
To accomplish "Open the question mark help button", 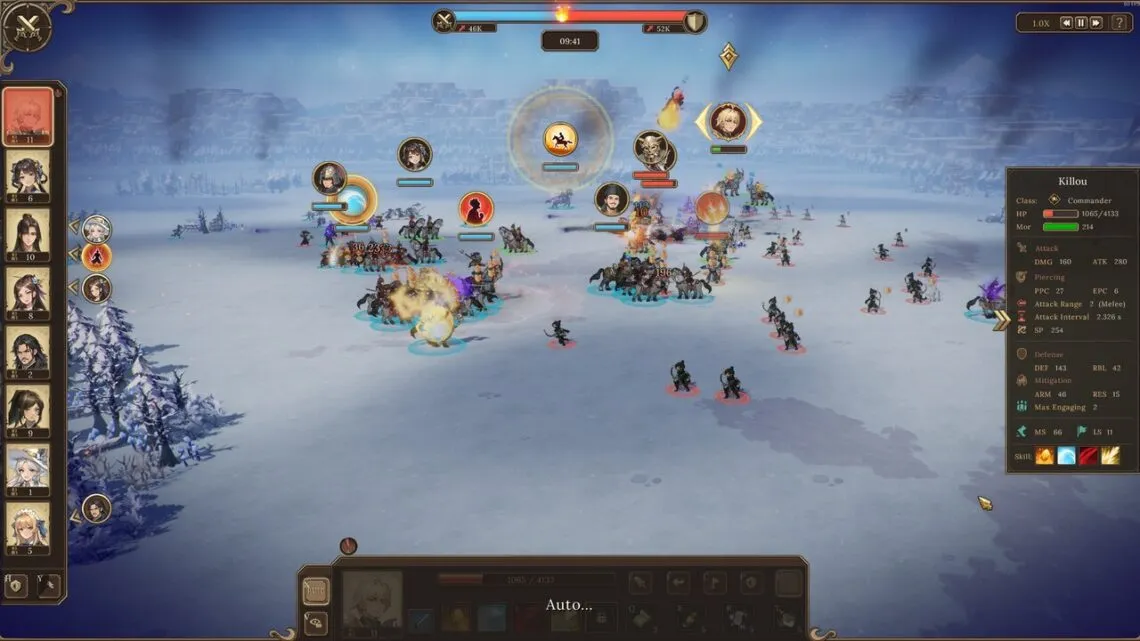I will pyautogui.click(x=1119, y=23).
